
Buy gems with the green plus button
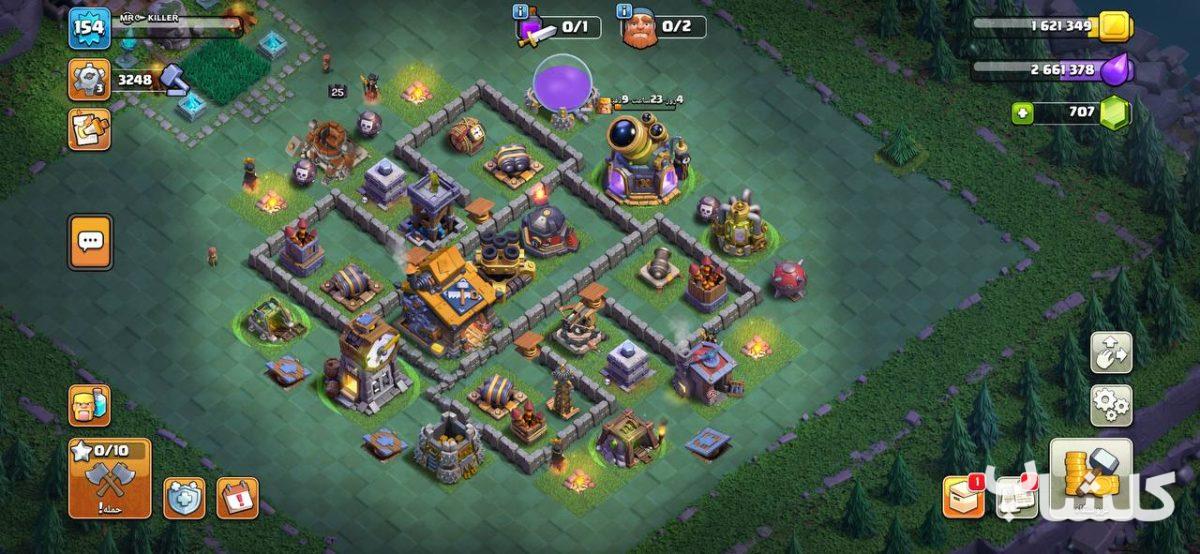[x=1022, y=112]
